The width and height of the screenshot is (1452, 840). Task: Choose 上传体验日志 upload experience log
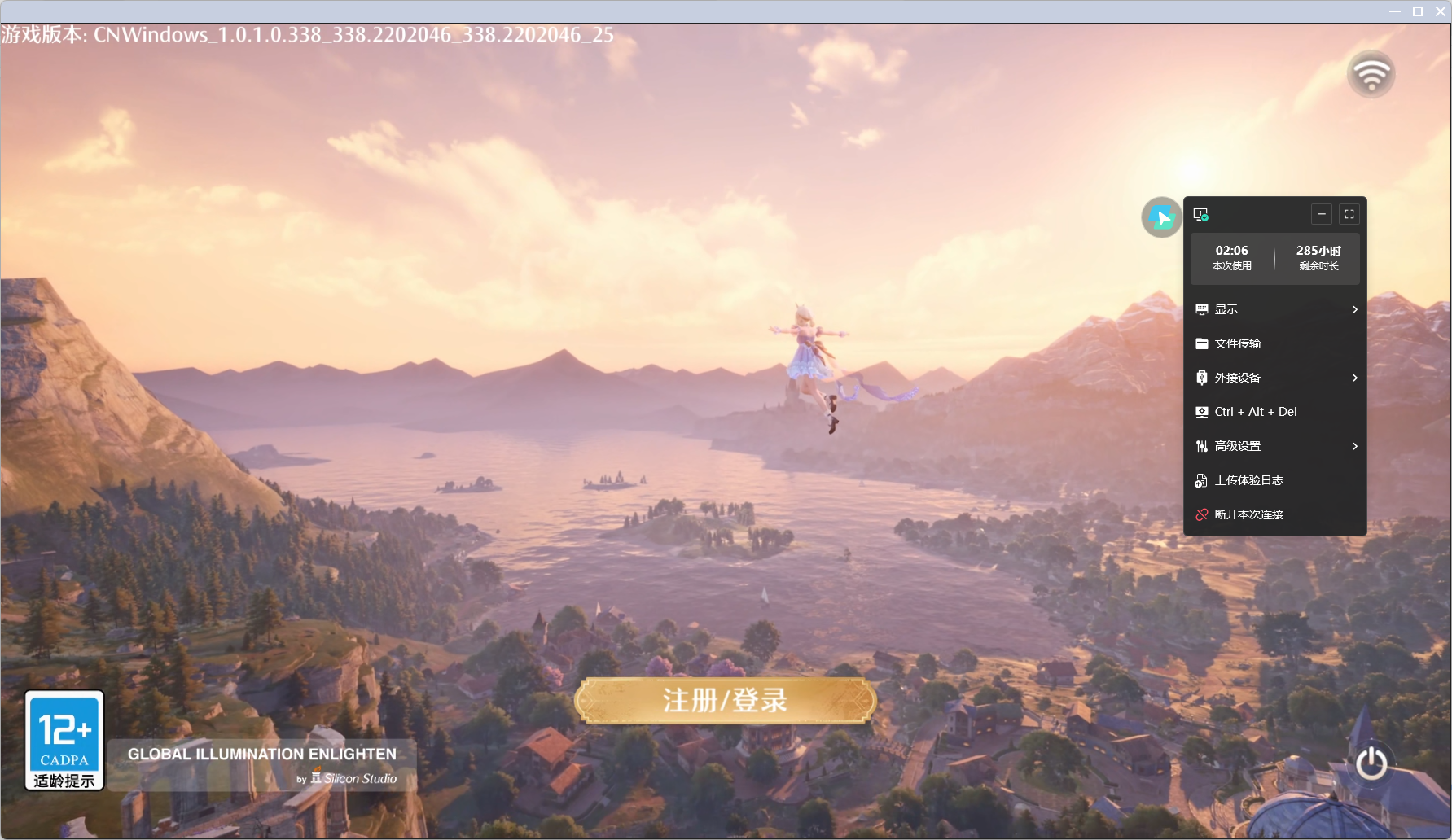[x=1274, y=480]
